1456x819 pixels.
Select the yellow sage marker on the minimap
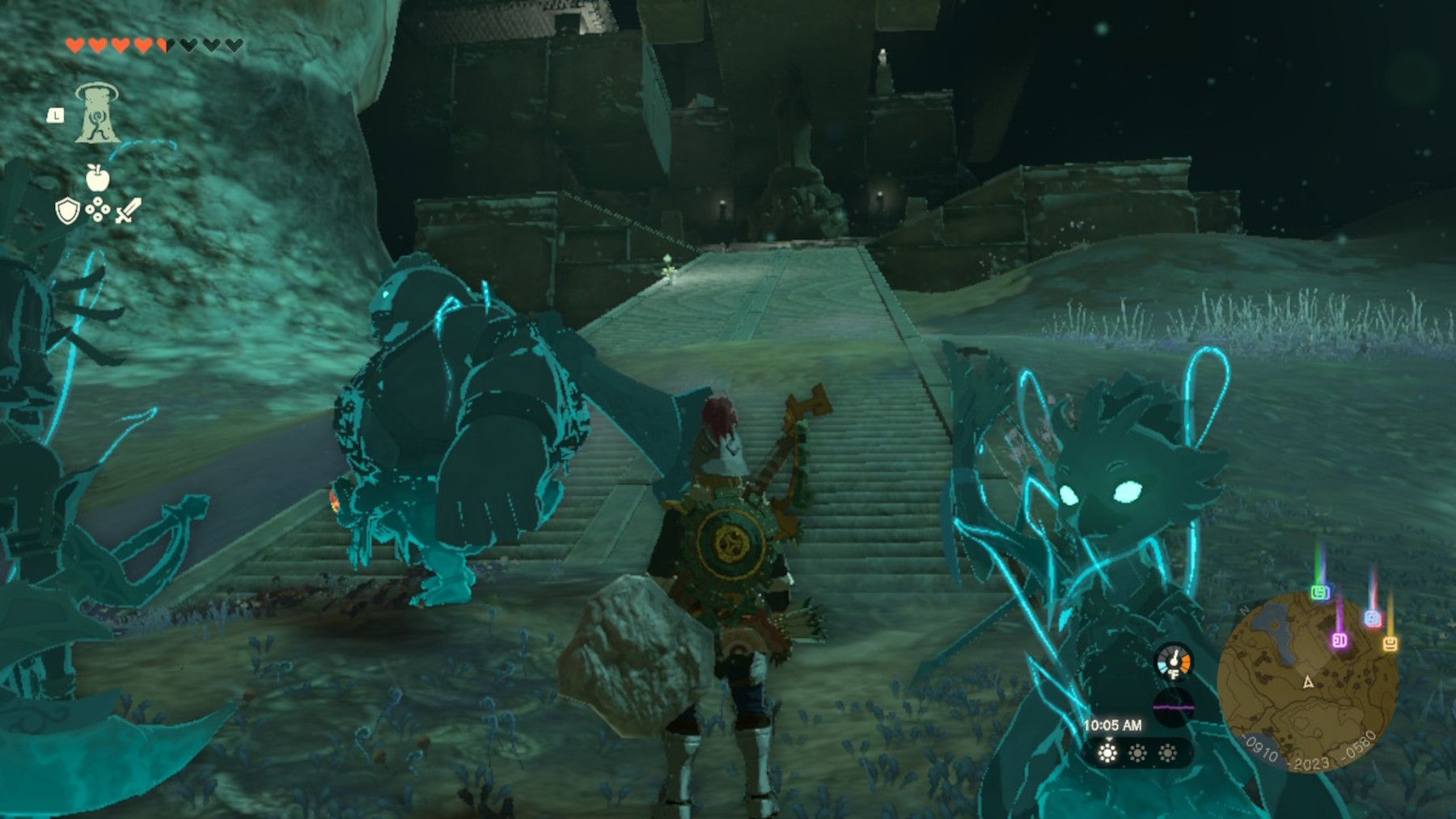click(x=1390, y=644)
